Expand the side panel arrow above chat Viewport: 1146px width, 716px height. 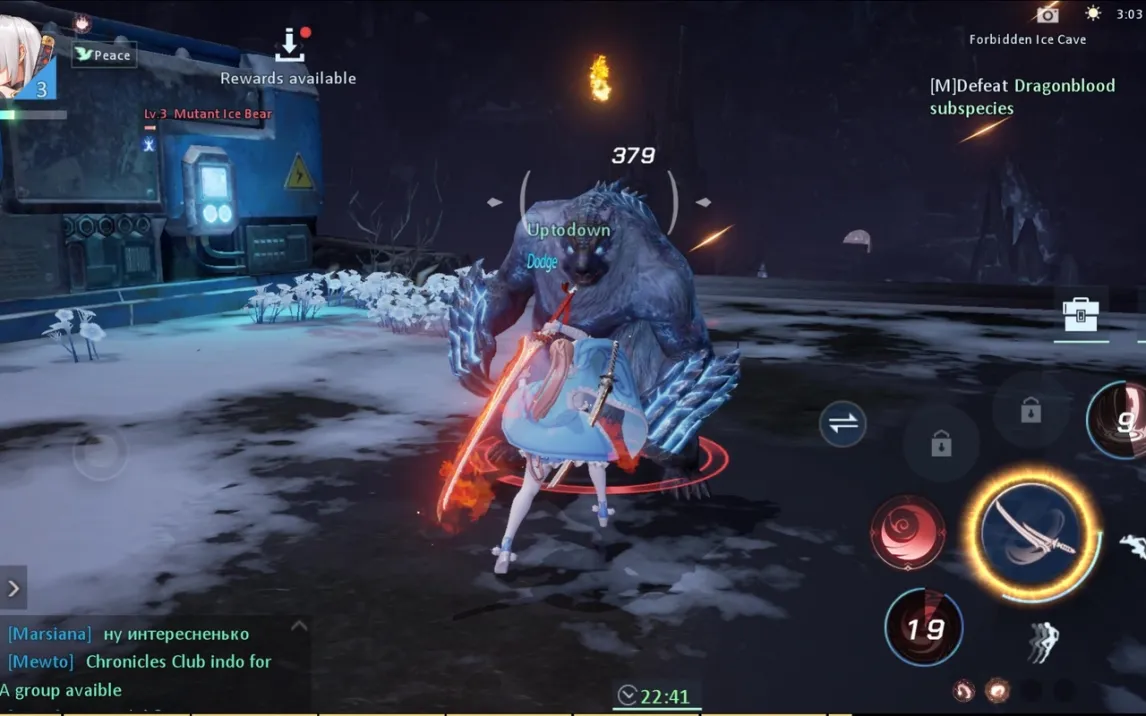(x=13, y=588)
